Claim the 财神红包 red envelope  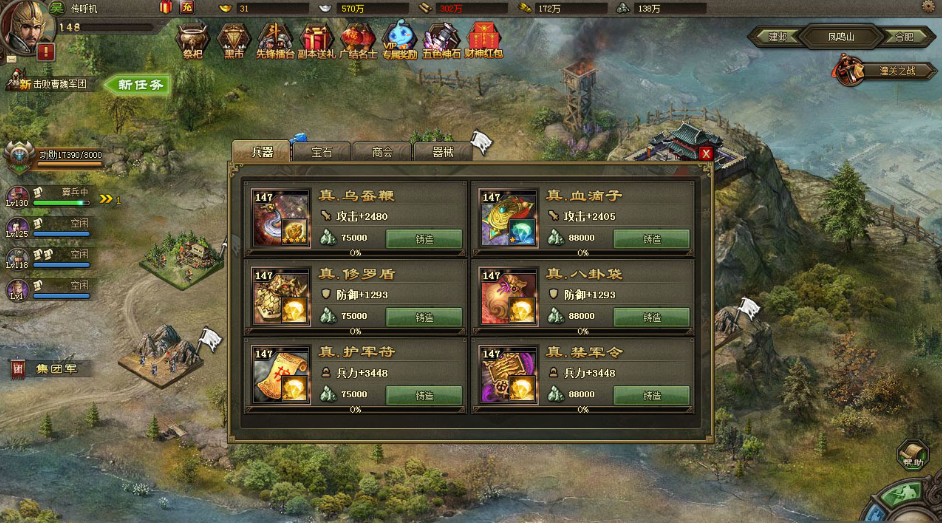click(484, 41)
